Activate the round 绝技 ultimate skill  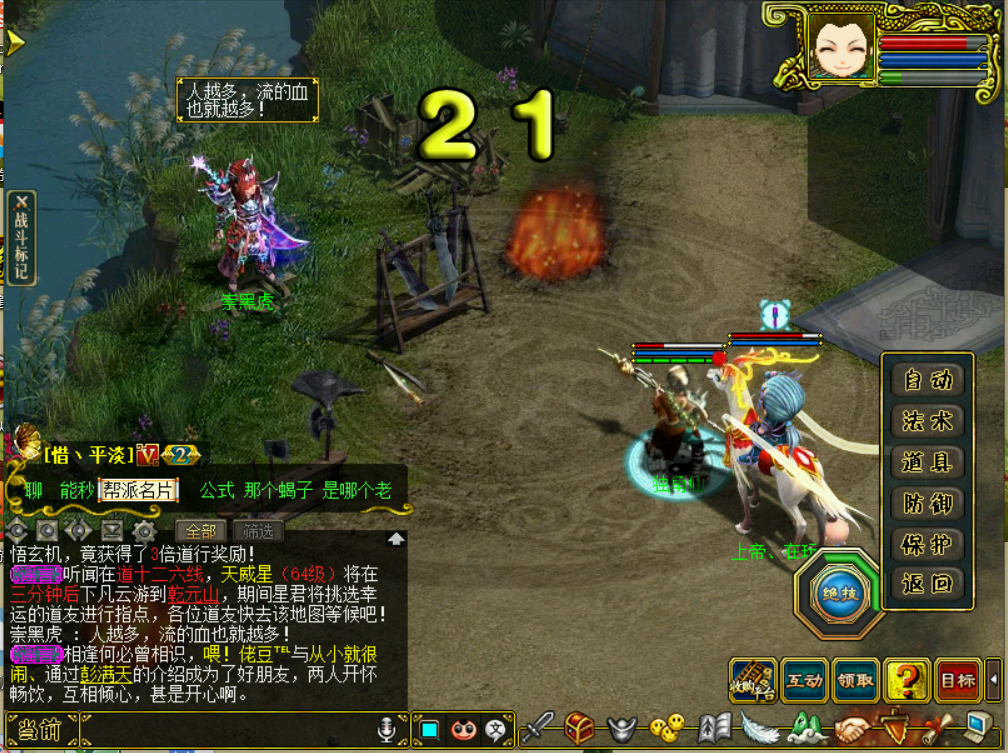tap(839, 592)
